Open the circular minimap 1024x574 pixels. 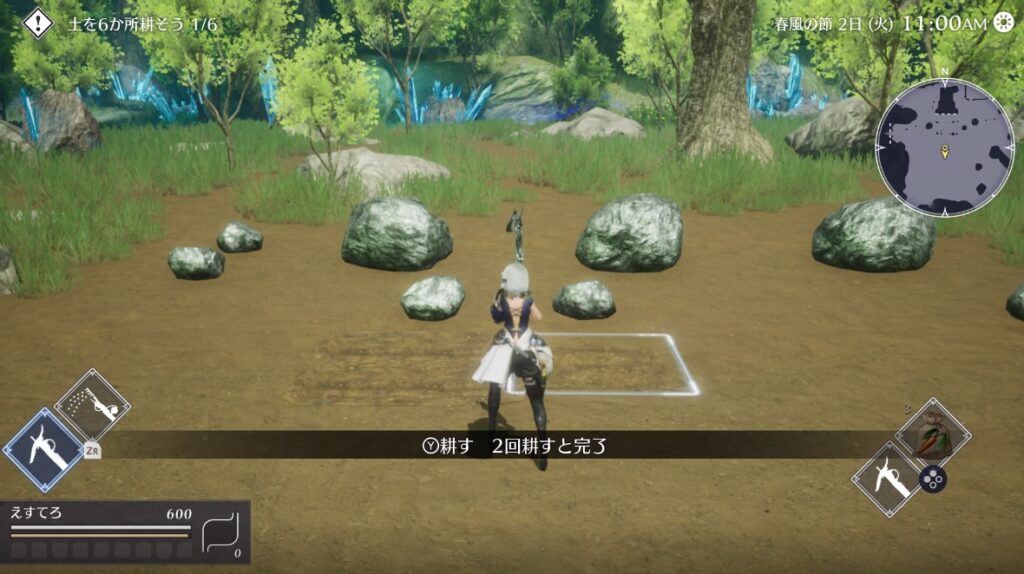tap(945, 148)
